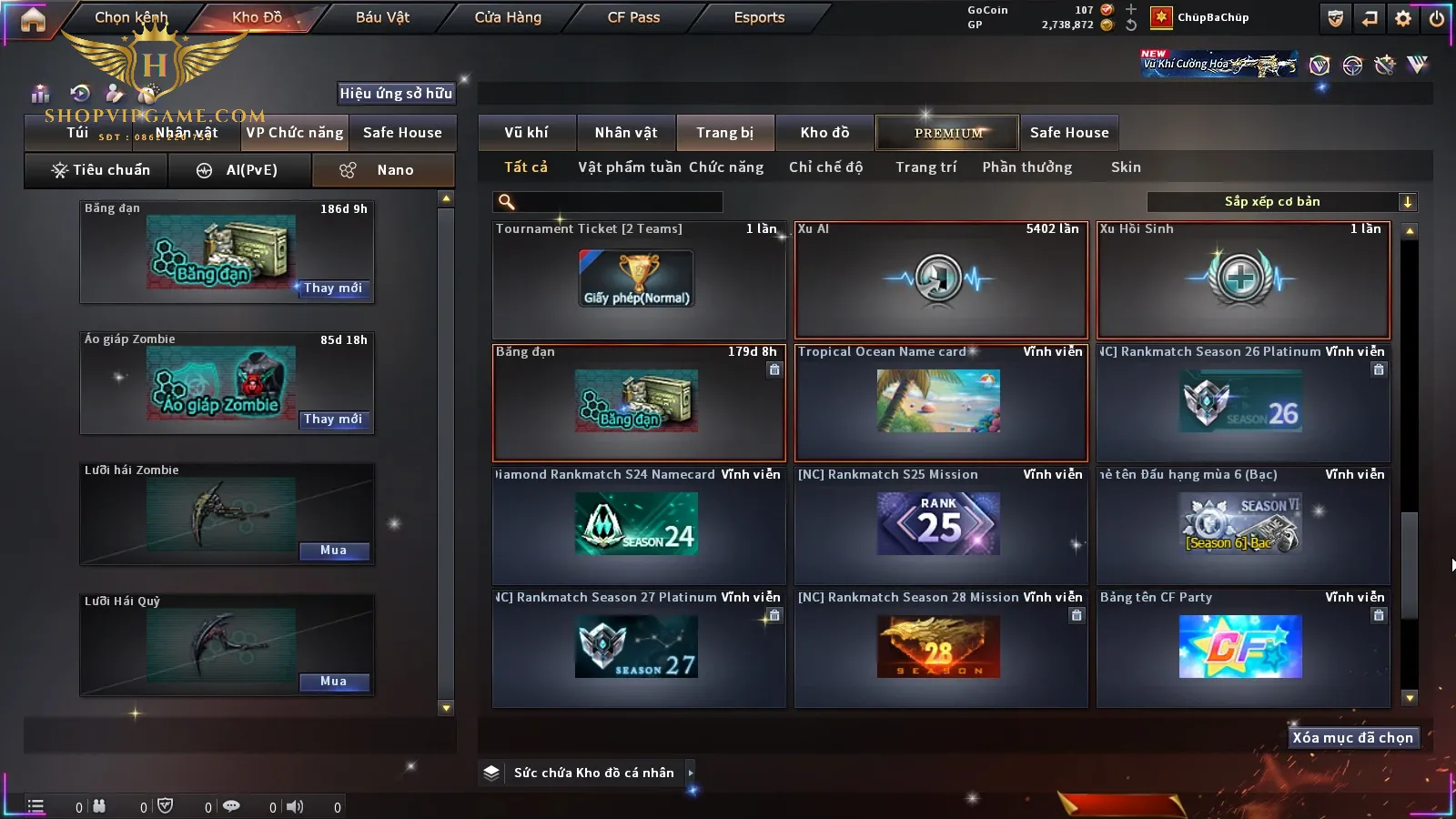1456x819 pixels.
Task: Choose the Nano mode tab
Action: point(383,170)
